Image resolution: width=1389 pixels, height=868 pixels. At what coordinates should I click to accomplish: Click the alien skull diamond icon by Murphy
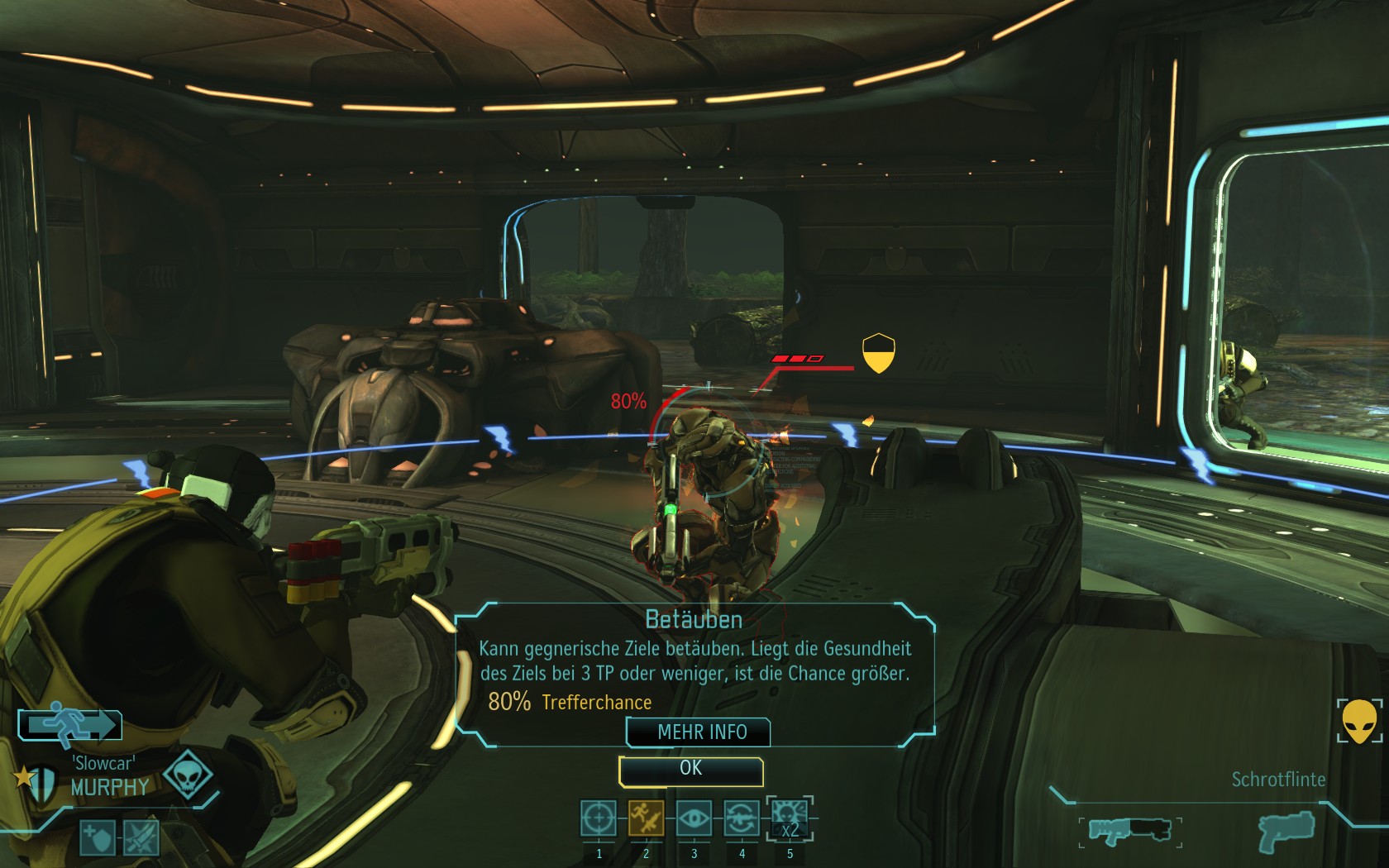point(187,775)
